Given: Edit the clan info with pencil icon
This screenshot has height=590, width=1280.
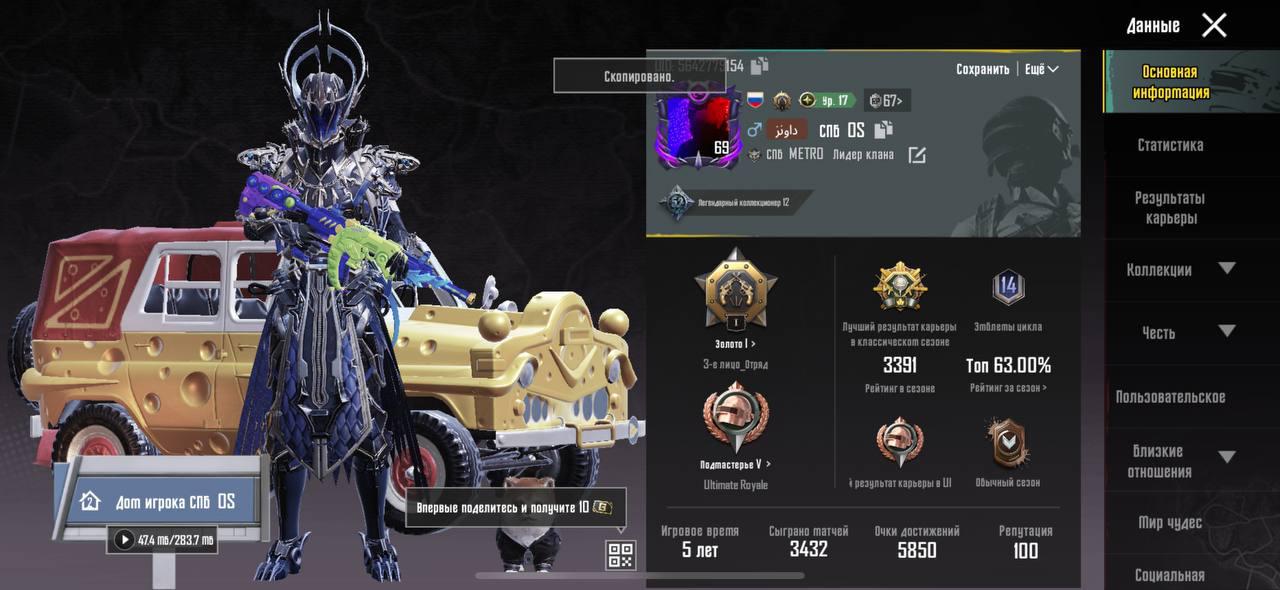Looking at the screenshot, I should coord(917,155).
